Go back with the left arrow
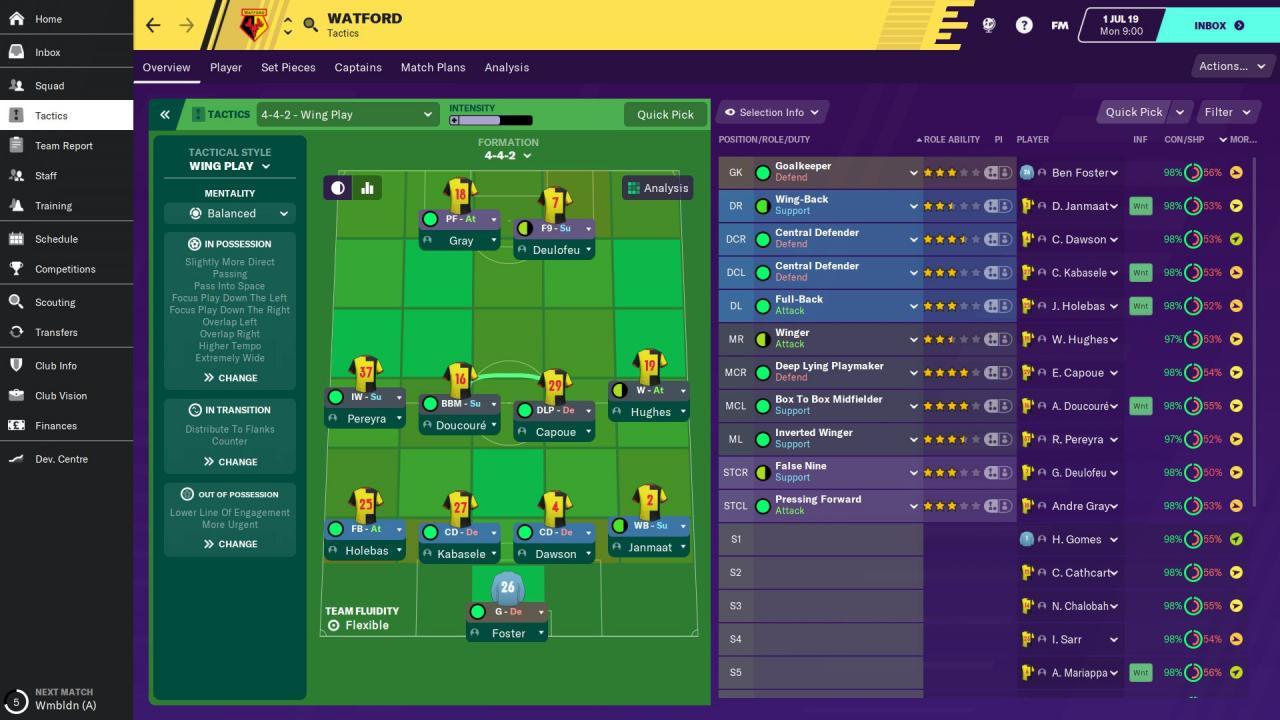 tap(153, 25)
